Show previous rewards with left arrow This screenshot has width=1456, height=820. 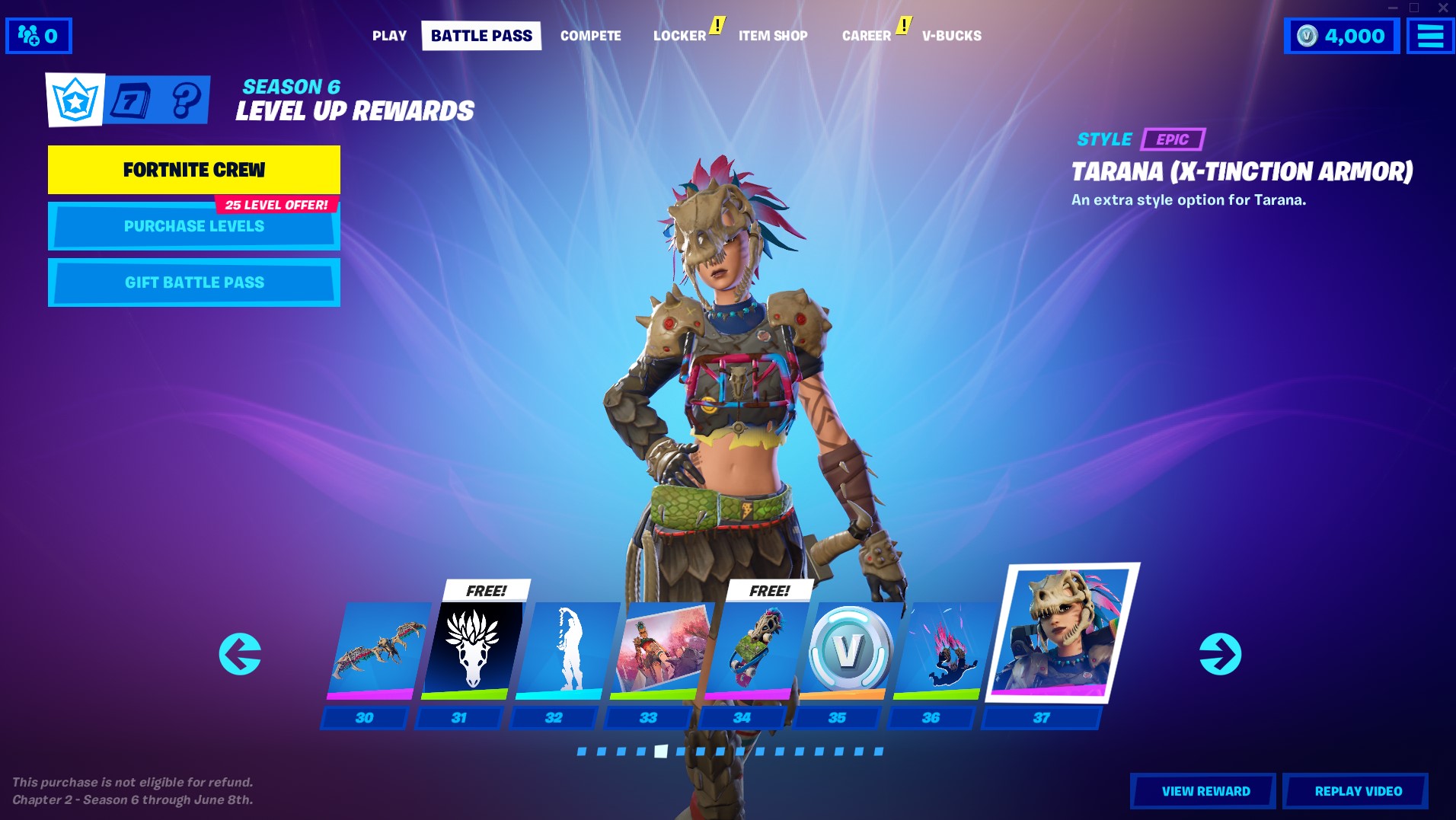[240, 654]
